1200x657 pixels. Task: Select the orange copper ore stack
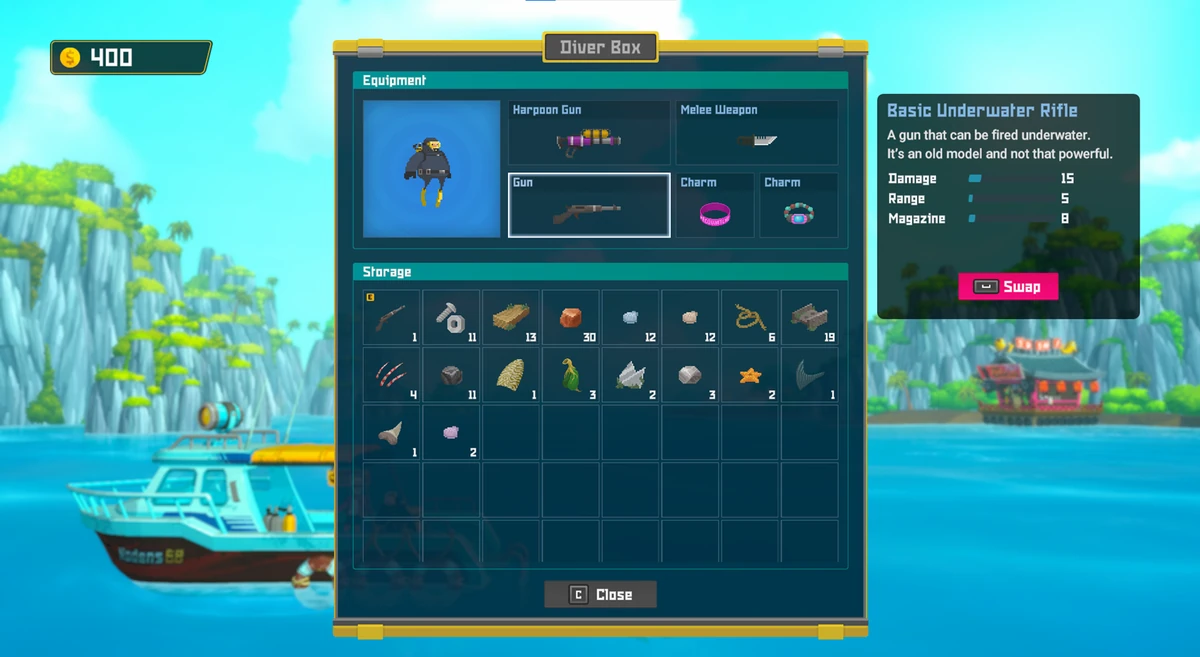tap(571, 318)
